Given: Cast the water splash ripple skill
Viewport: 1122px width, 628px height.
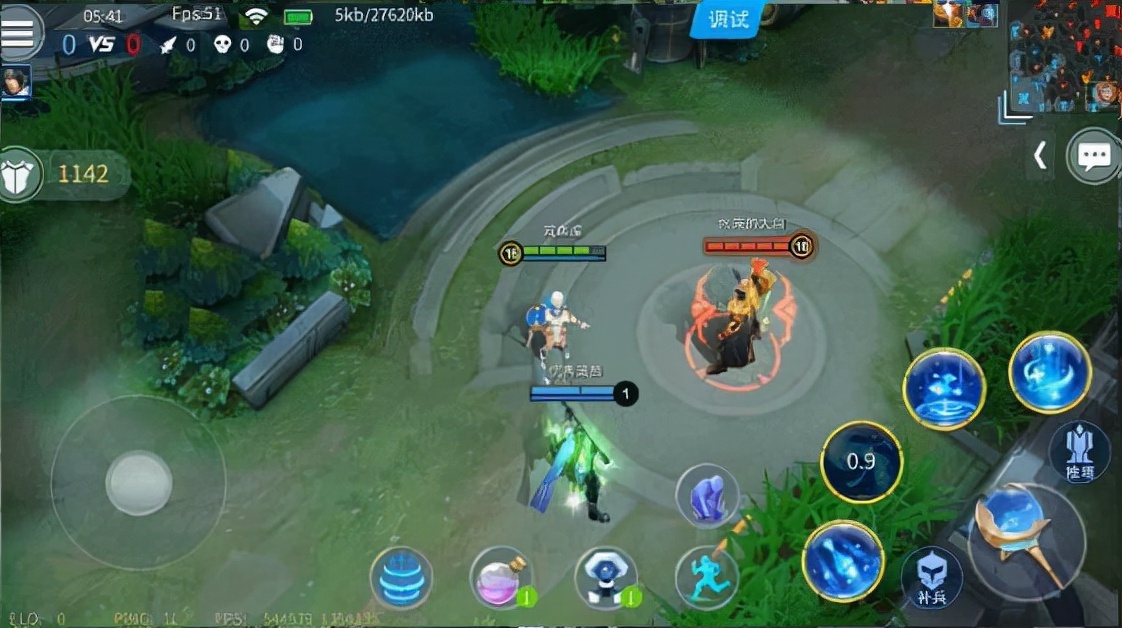Looking at the screenshot, I should 944,389.
